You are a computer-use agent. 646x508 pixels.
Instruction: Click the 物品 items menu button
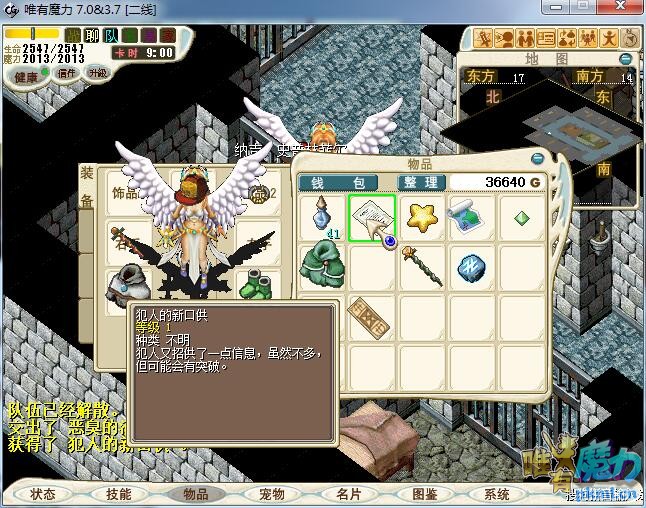click(195, 494)
